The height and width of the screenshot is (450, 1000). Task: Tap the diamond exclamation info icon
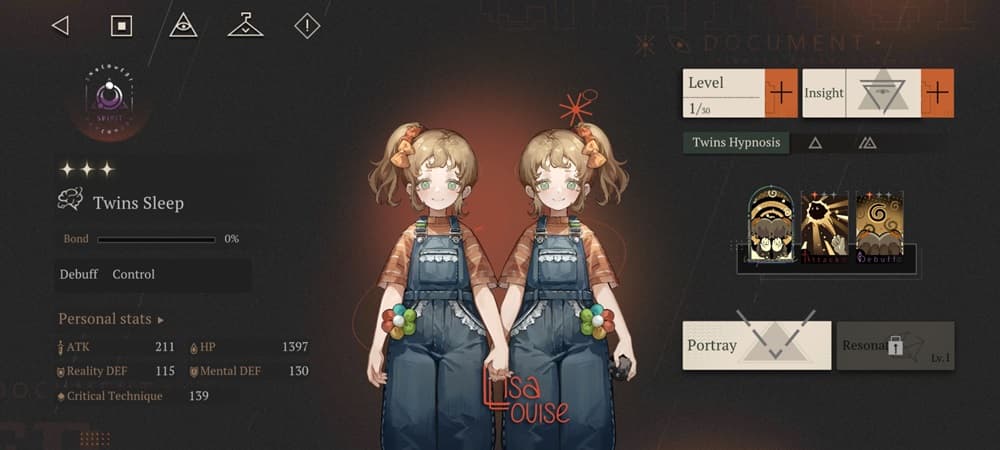307,26
